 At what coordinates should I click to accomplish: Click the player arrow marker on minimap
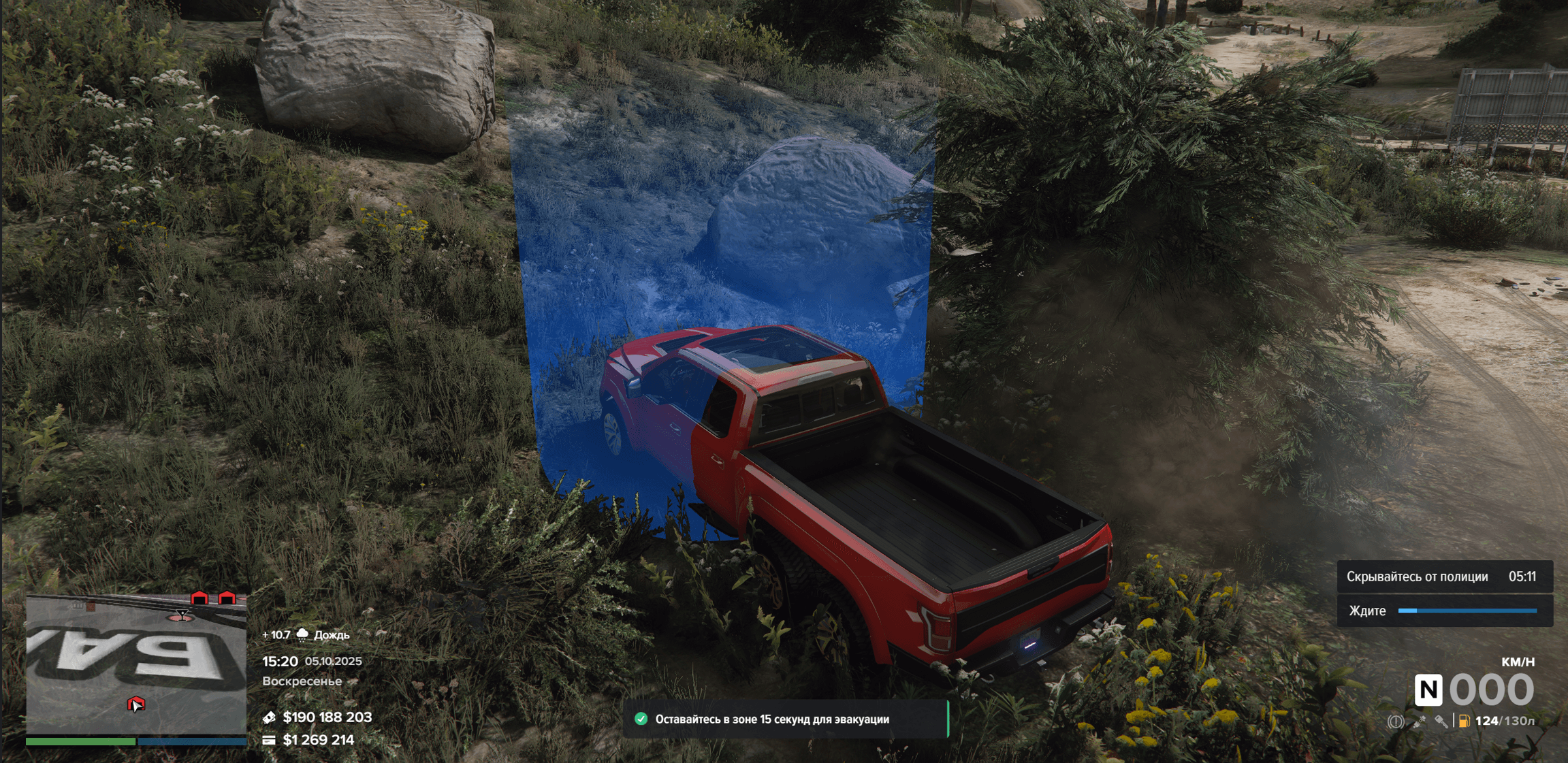tap(136, 704)
